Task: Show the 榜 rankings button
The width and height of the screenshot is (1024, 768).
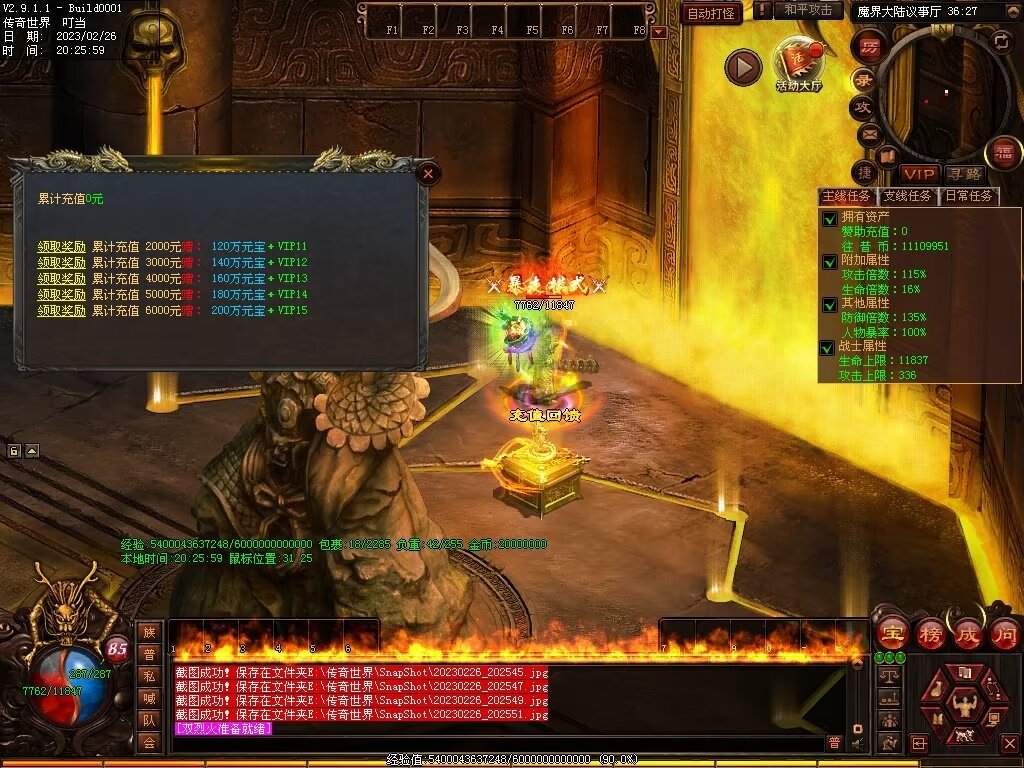Action: [x=930, y=633]
